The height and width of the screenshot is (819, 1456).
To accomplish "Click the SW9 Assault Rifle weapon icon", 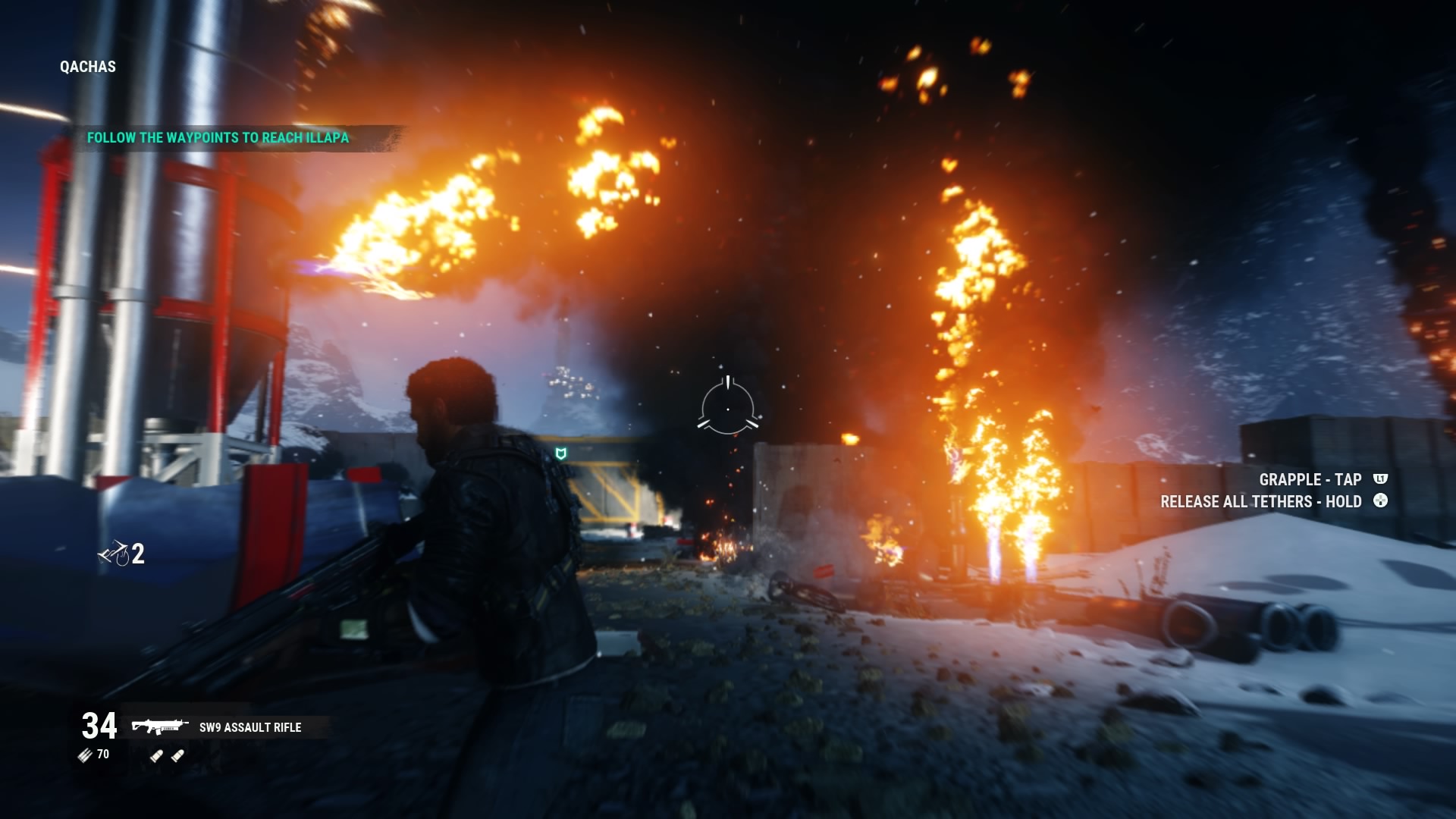I will tap(159, 726).
